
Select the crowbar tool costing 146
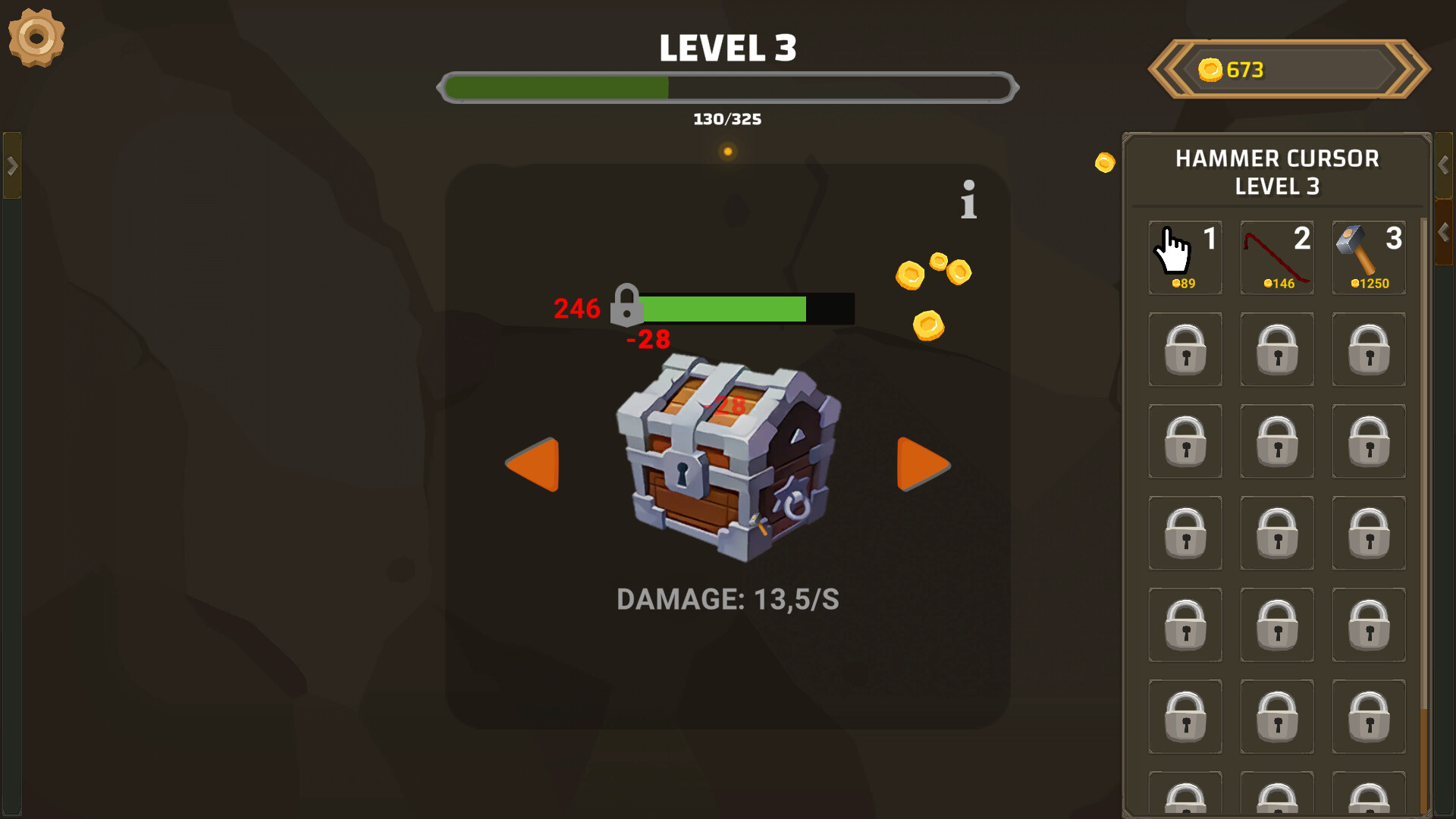1276,256
